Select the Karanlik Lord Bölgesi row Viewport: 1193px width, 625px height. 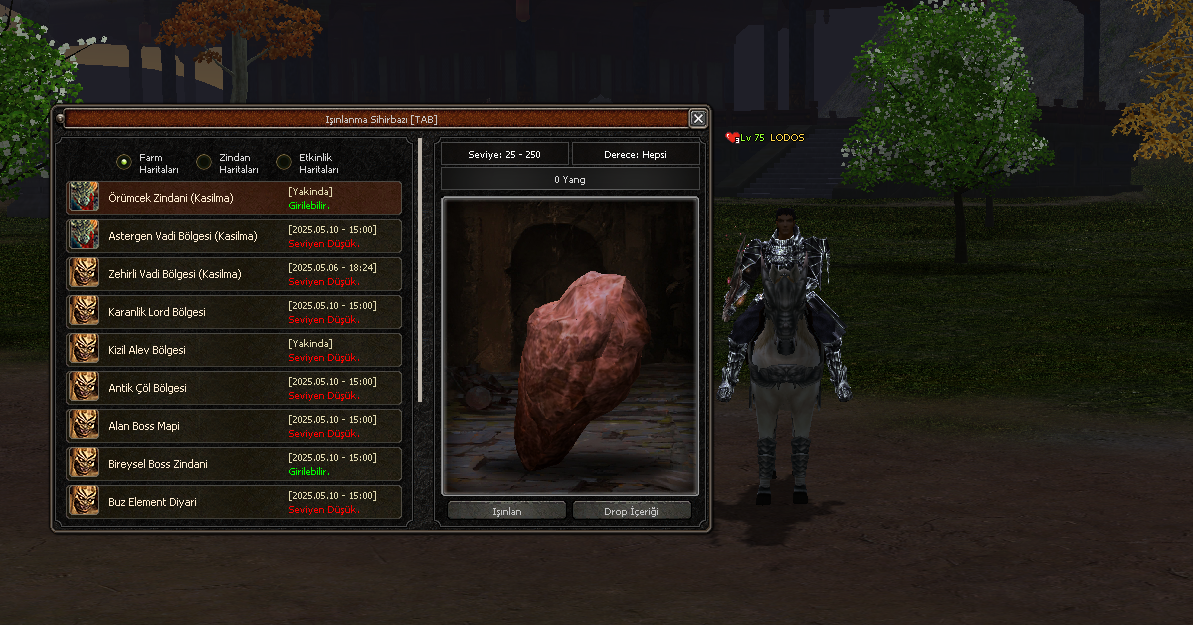tap(234, 312)
